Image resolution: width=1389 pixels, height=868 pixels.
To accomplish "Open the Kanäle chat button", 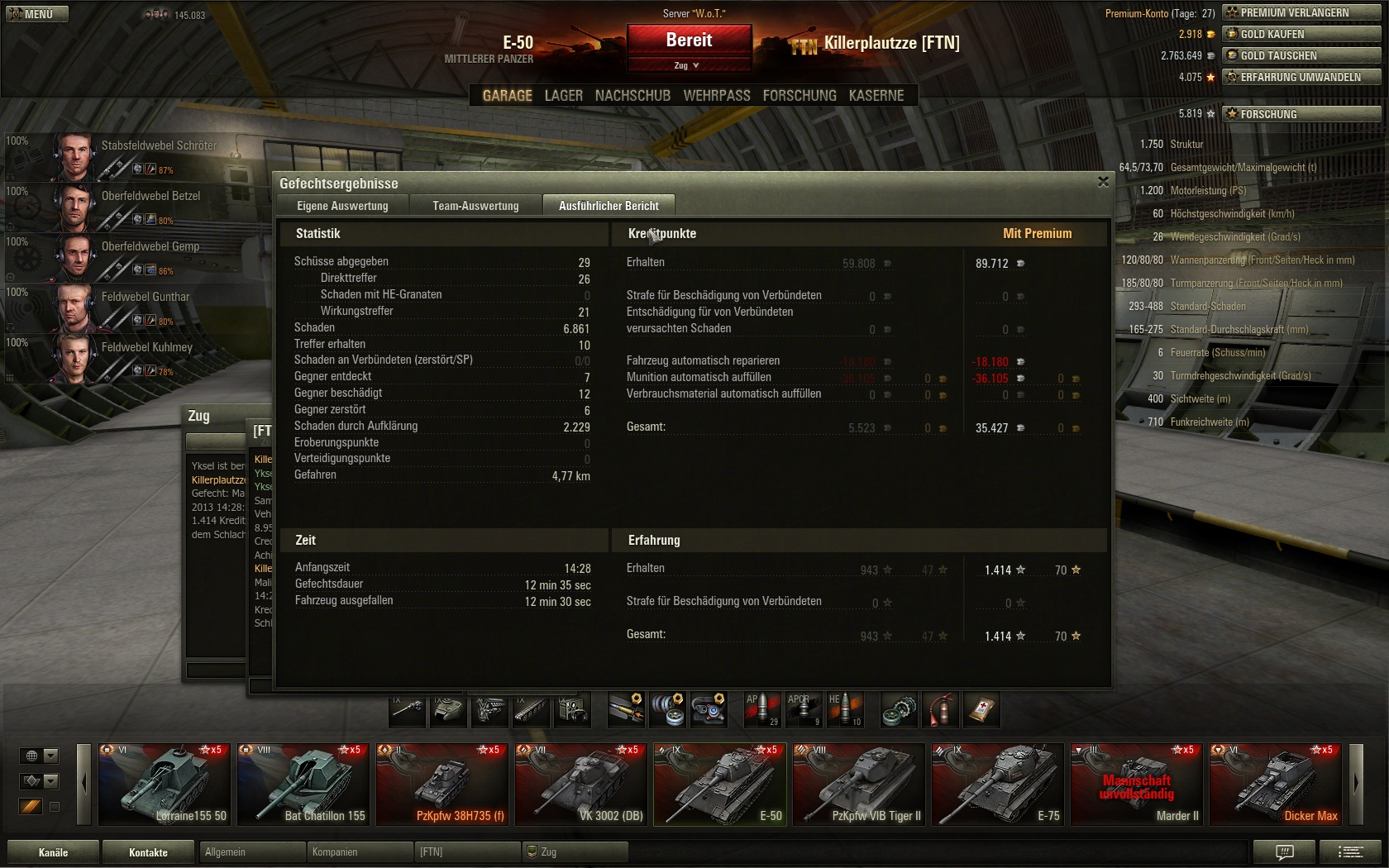I will [x=53, y=852].
